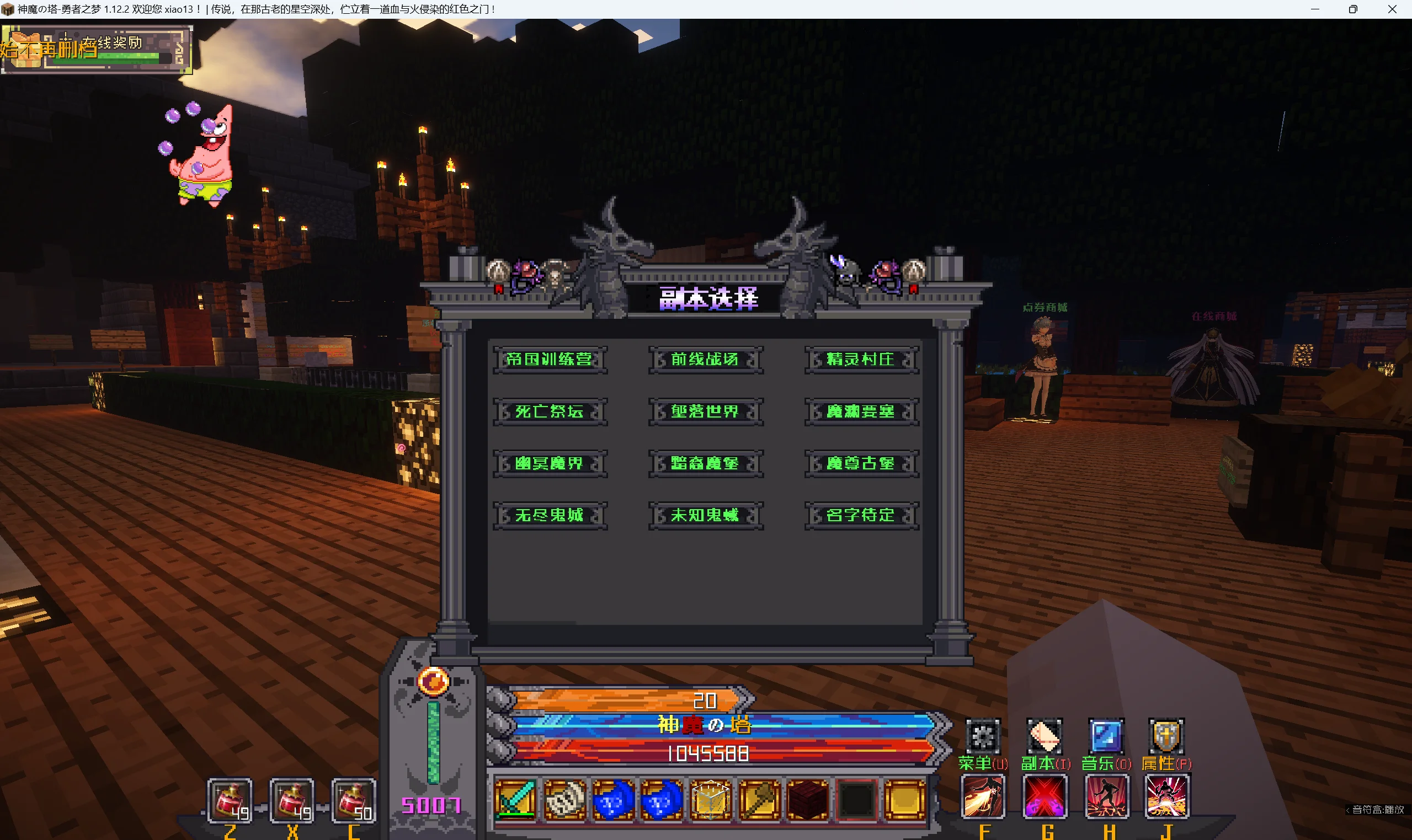Screen dimensions: 1412x840
Task: Show the 属性 shield attributes icon
Action: [1166, 736]
